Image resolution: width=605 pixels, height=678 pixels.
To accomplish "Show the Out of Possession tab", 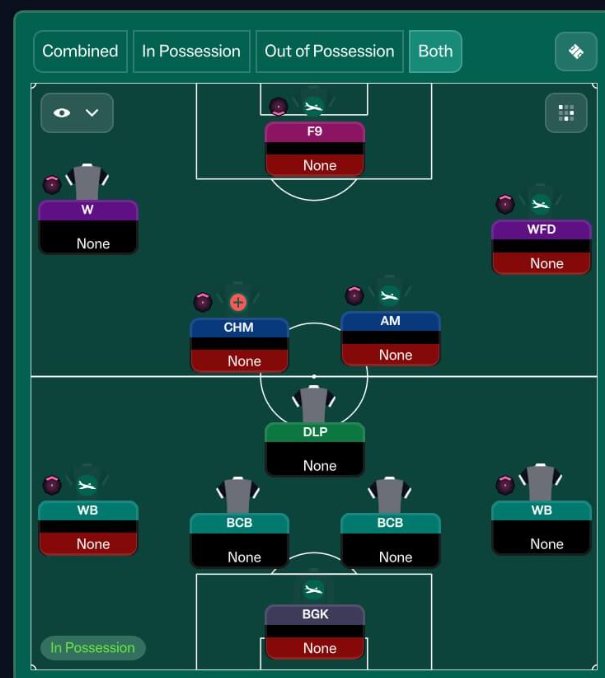I will [x=329, y=51].
